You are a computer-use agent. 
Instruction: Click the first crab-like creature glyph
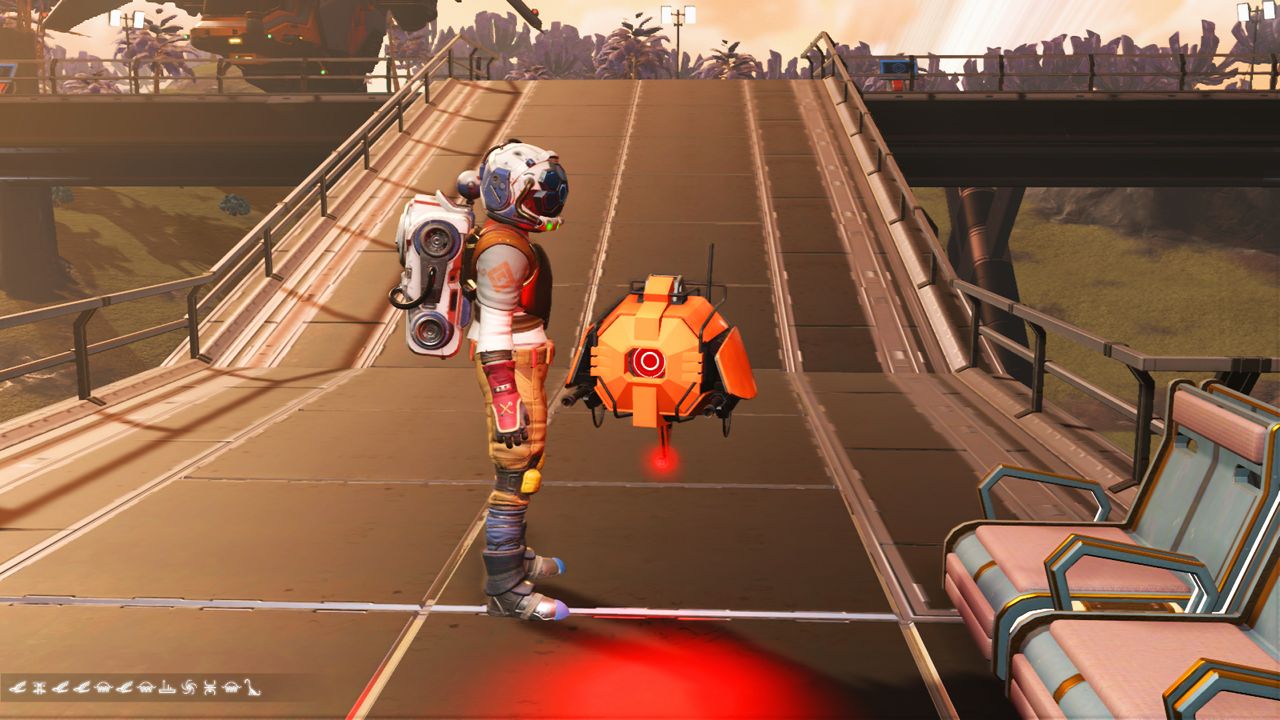(x=102, y=688)
